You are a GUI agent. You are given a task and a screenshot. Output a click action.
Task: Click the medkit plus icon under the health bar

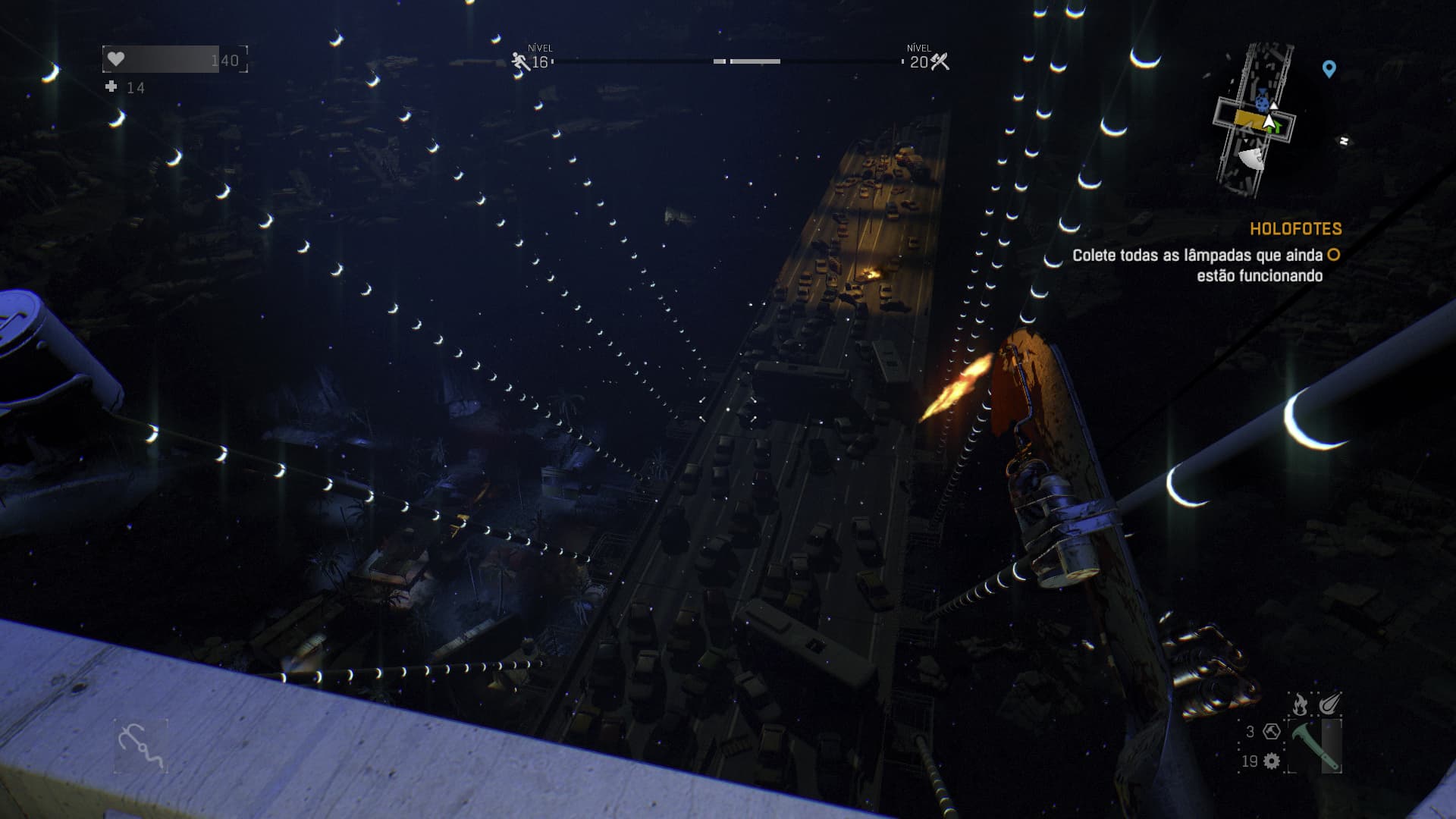[112, 89]
